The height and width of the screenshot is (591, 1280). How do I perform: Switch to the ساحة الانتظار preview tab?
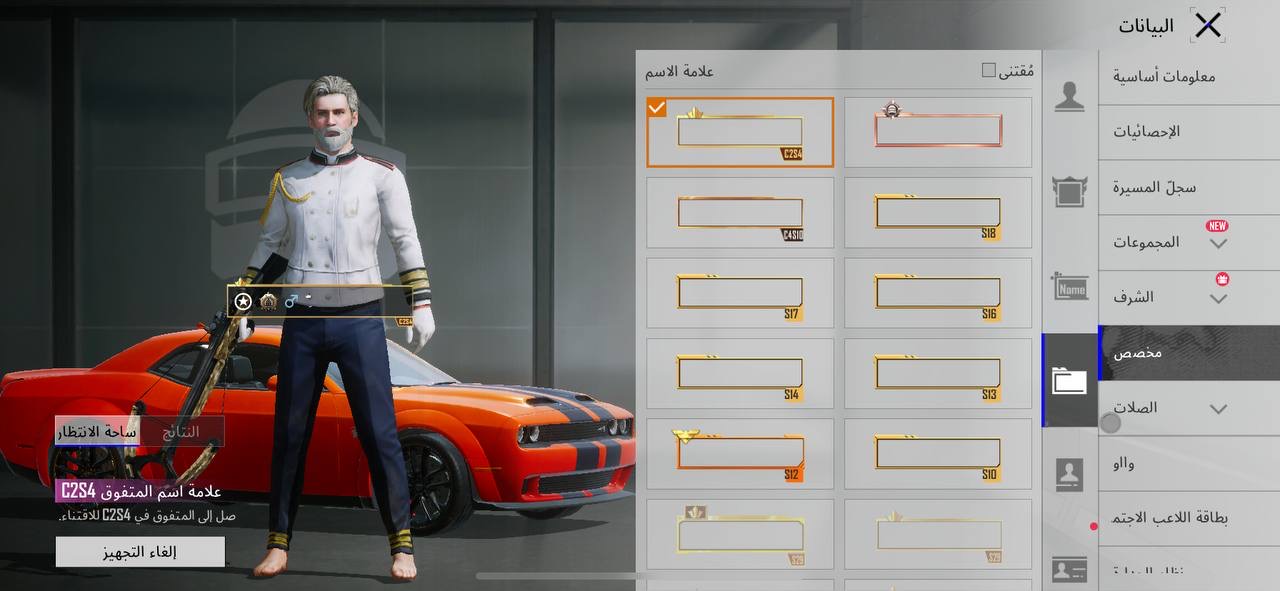click(97, 432)
